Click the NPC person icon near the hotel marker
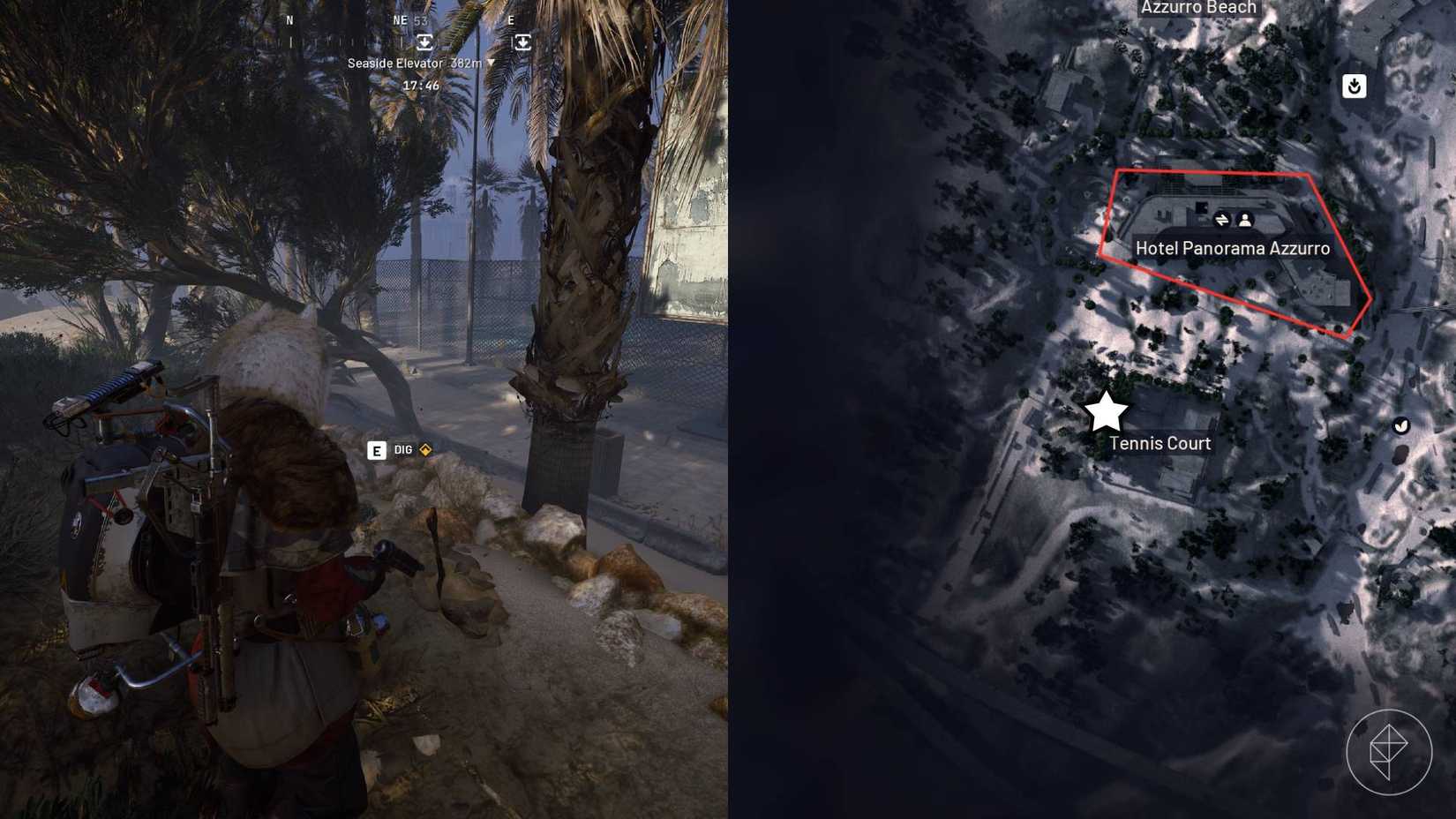Image resolution: width=1456 pixels, height=819 pixels. [1245, 220]
